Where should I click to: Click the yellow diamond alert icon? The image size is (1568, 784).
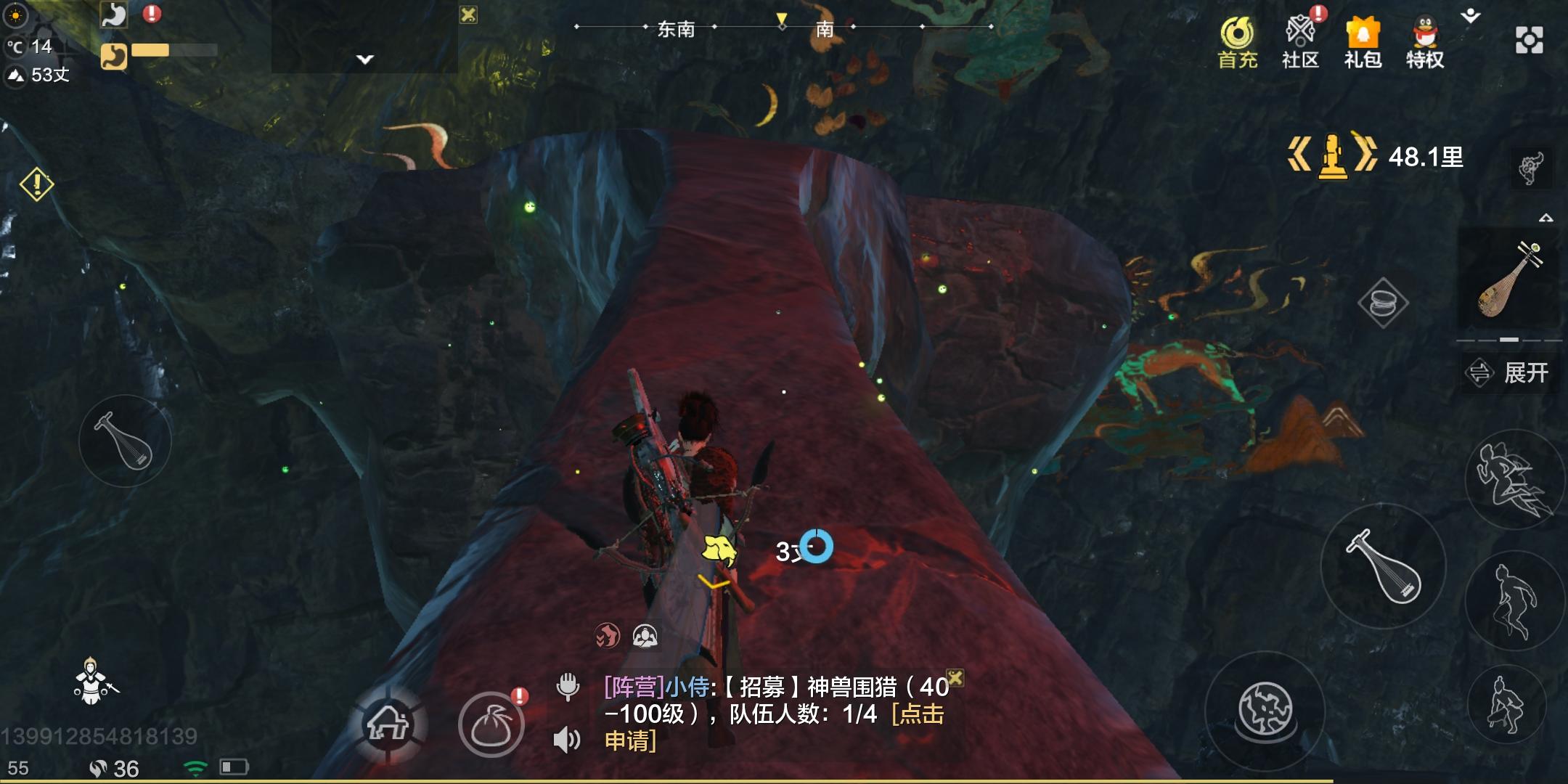tap(36, 184)
